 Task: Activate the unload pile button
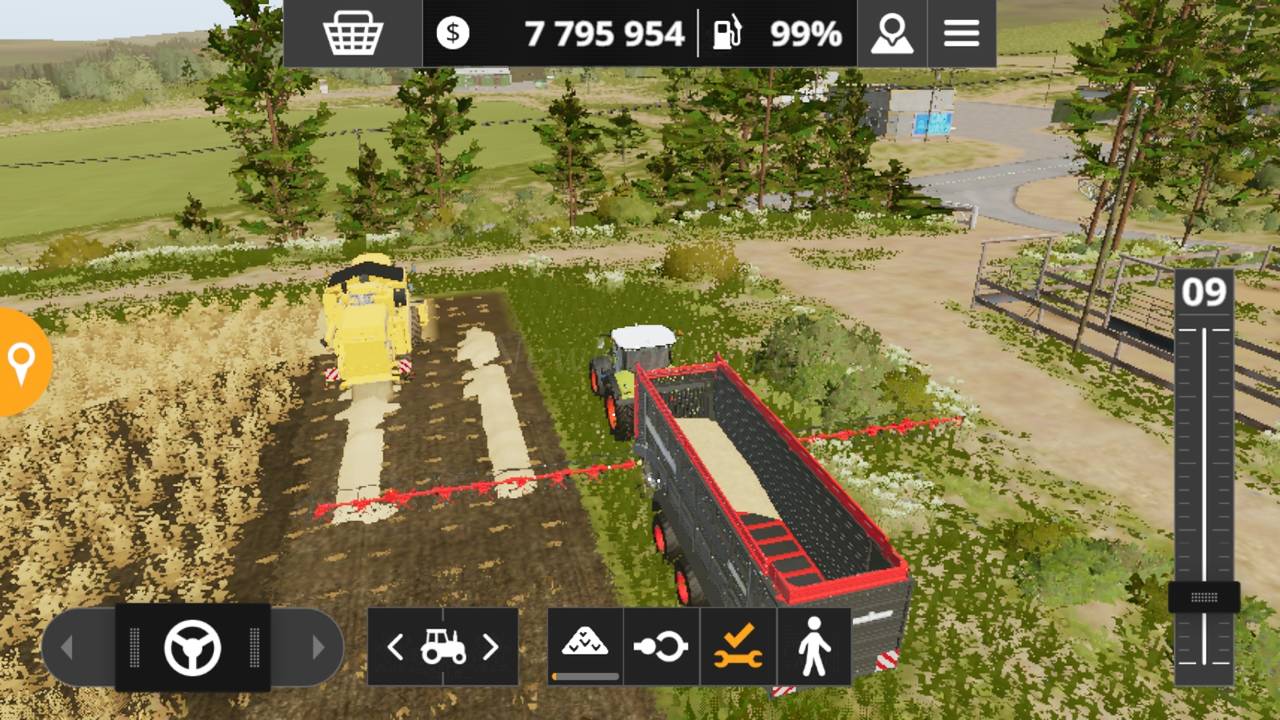pyautogui.click(x=585, y=646)
